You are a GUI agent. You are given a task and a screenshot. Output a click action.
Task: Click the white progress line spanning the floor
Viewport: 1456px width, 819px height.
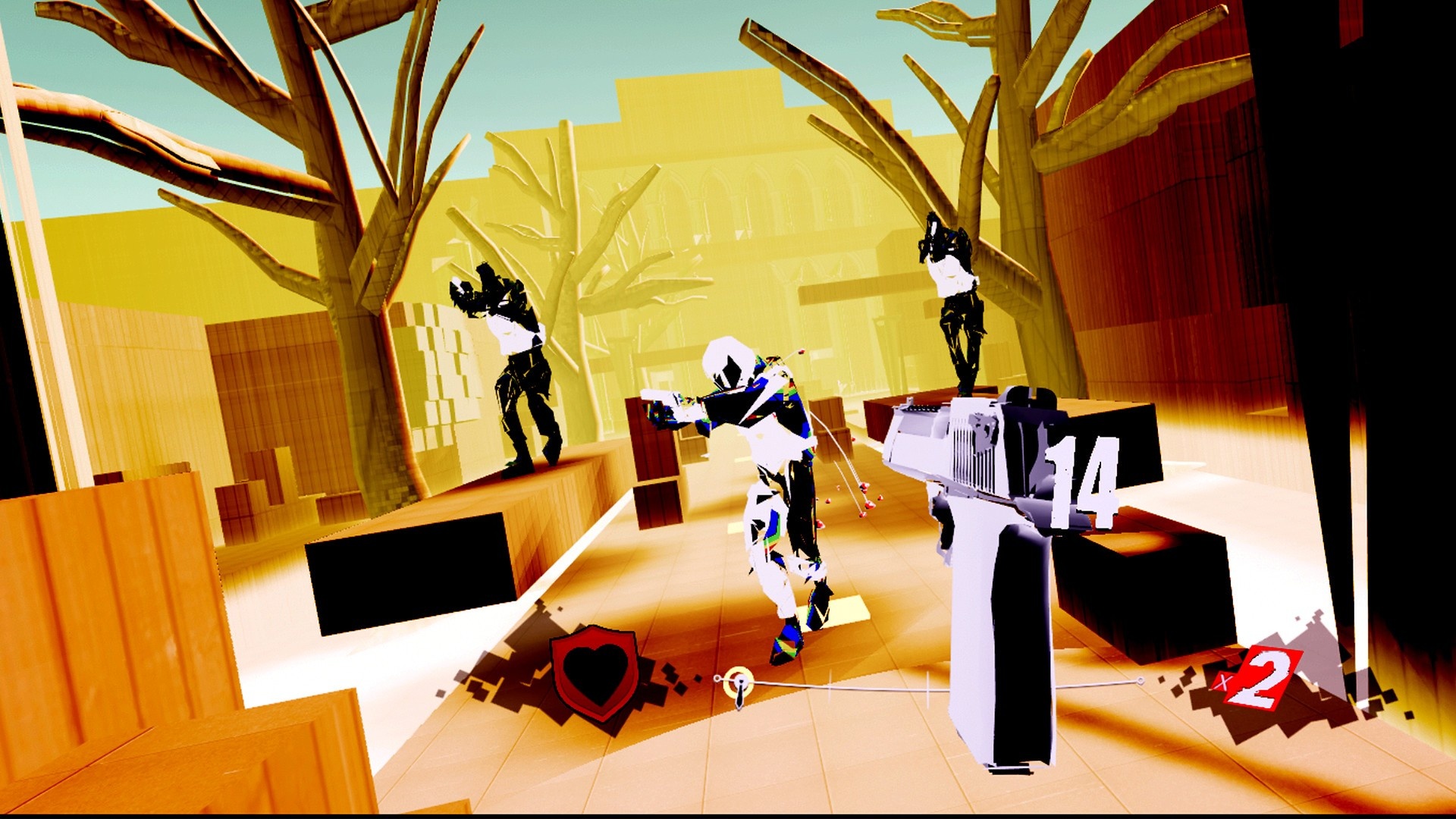834,686
